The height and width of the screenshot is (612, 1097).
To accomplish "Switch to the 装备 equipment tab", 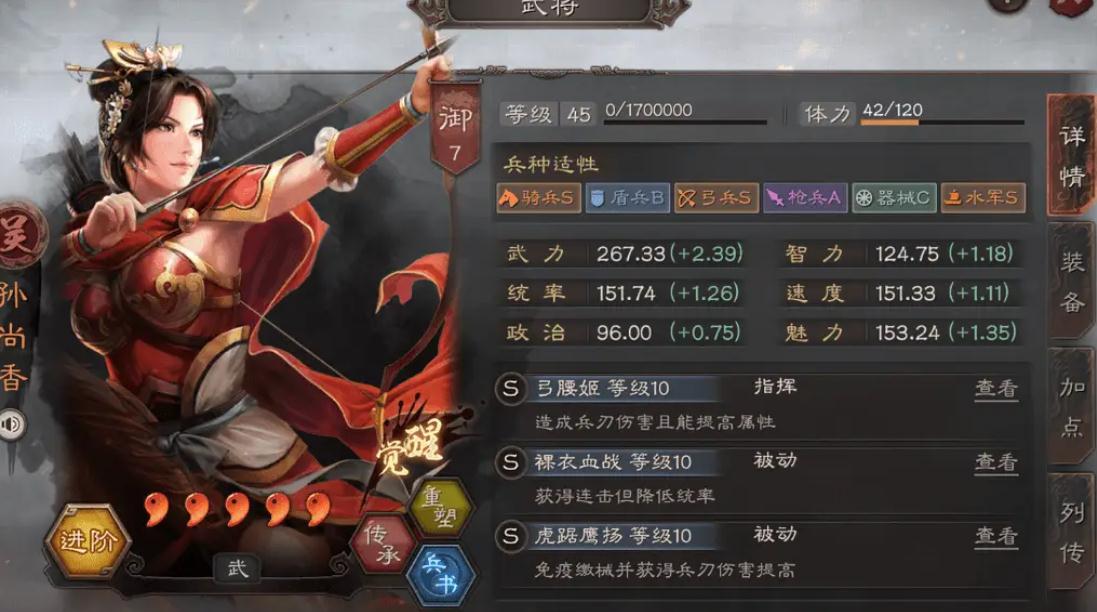I will tap(1071, 283).
